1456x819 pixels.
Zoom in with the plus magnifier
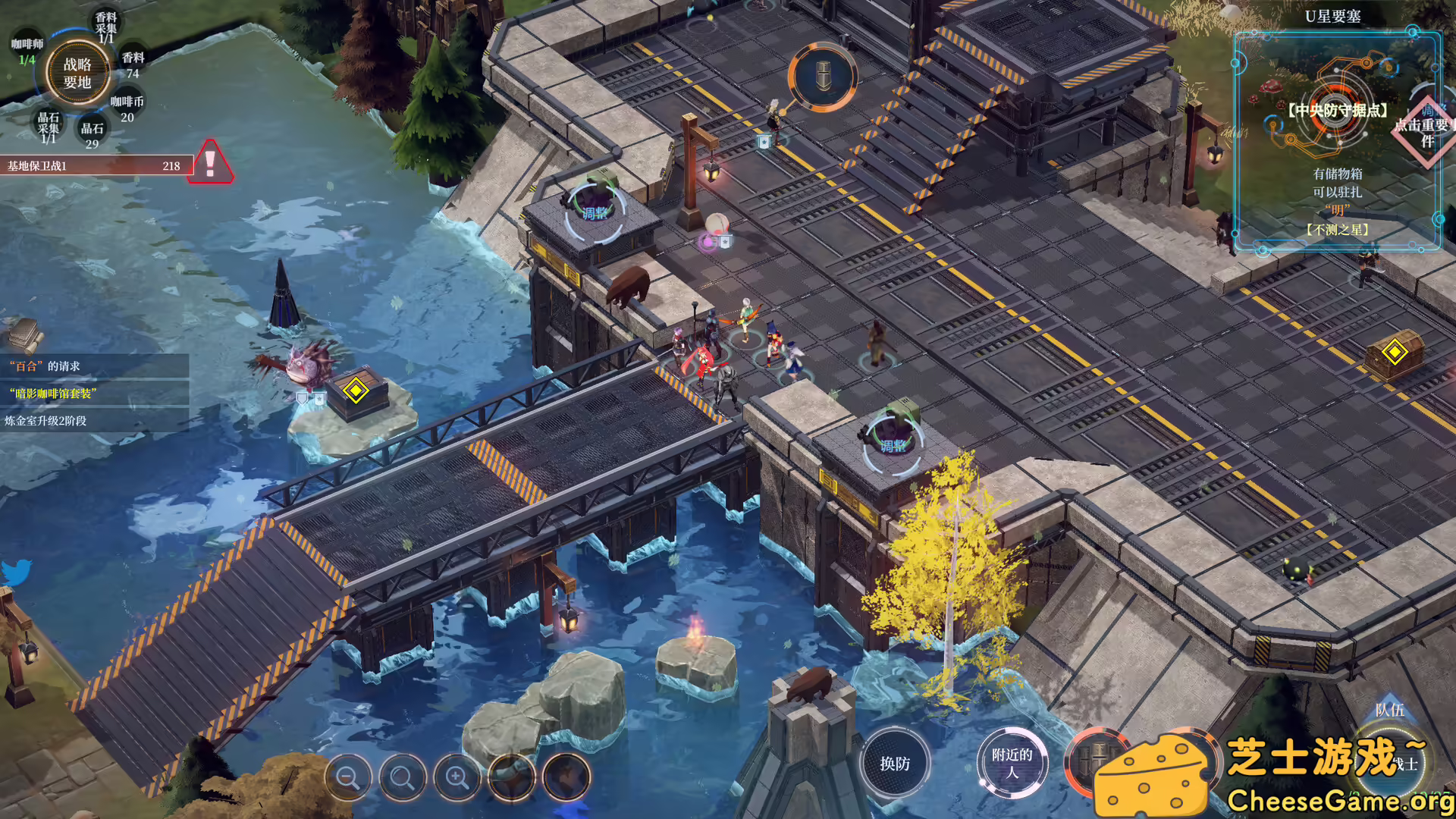(x=457, y=778)
